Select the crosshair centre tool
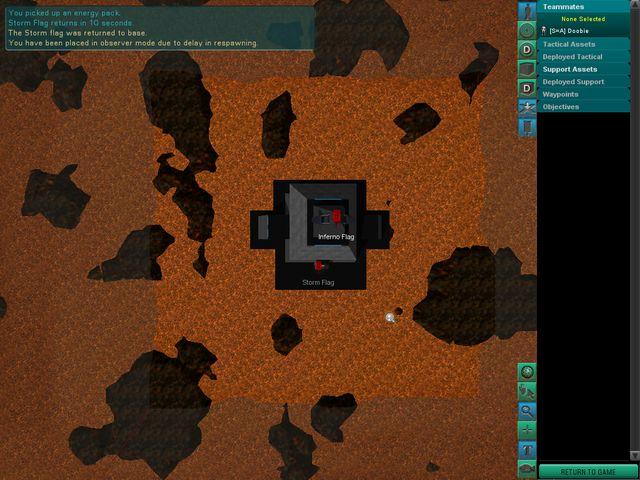 coord(527,429)
